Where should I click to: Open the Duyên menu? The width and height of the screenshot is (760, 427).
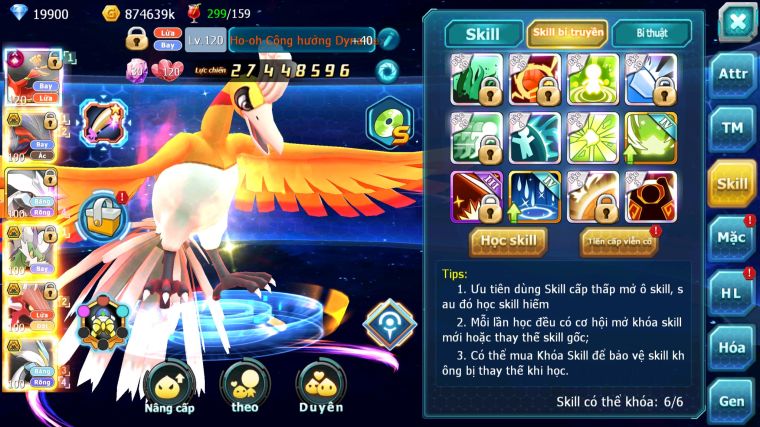[x=320, y=388]
